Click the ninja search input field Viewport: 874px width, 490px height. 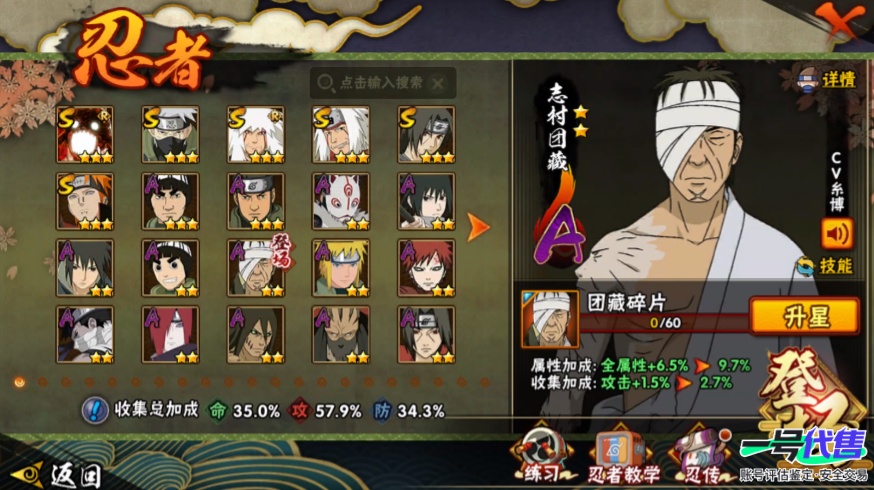(x=383, y=83)
